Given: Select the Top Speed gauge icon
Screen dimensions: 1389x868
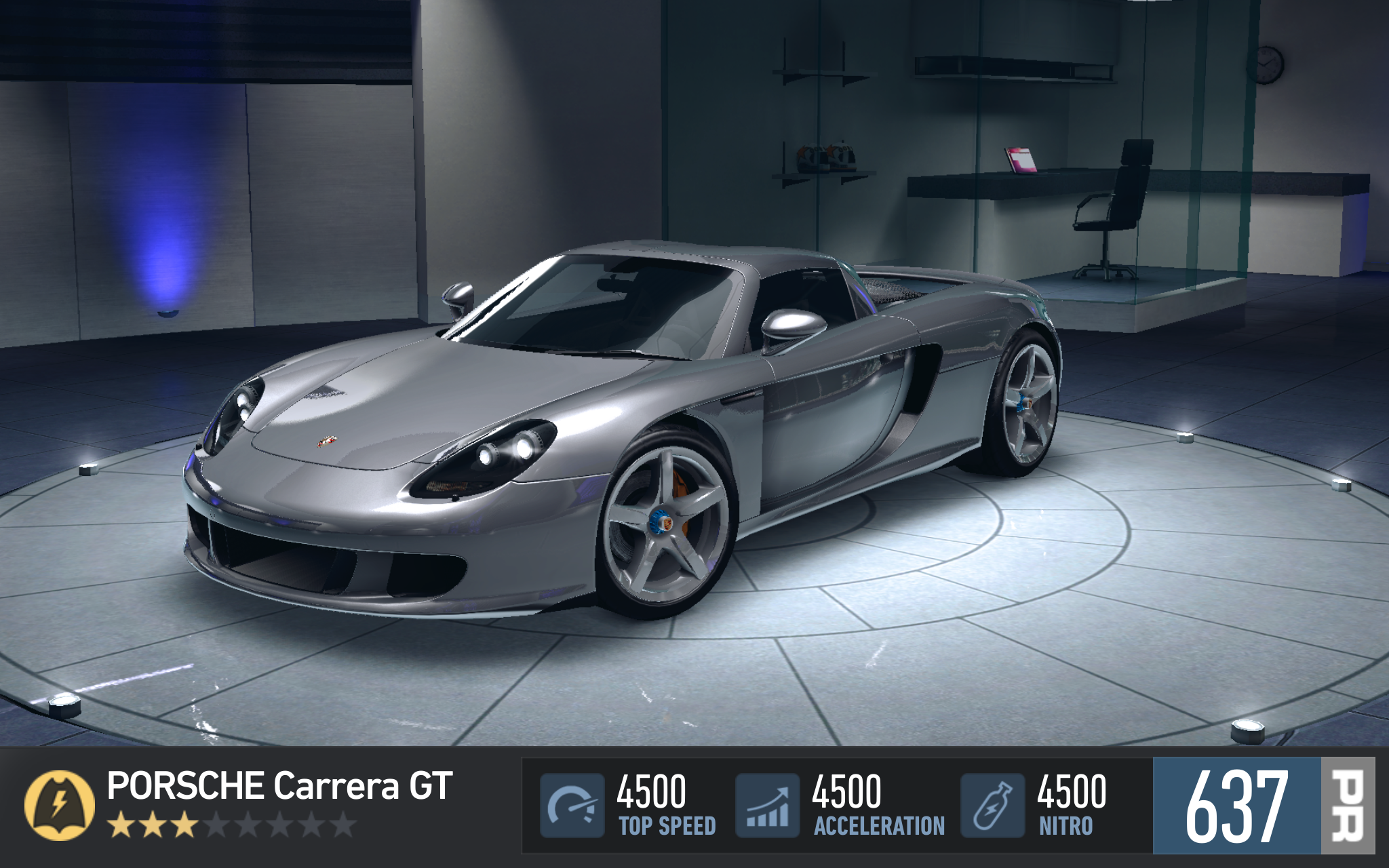Looking at the screenshot, I should (572, 806).
